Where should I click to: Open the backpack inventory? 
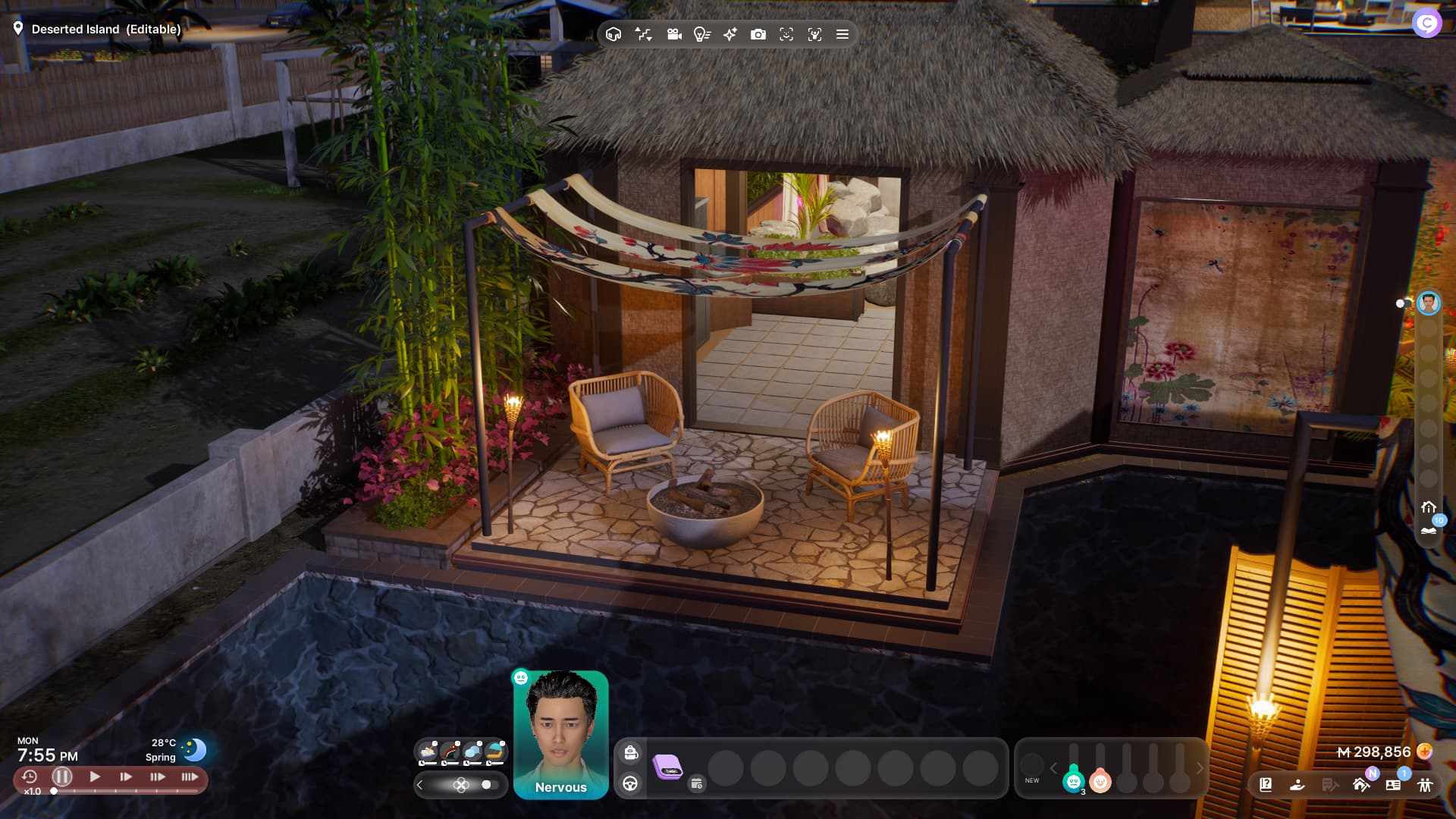click(x=630, y=752)
